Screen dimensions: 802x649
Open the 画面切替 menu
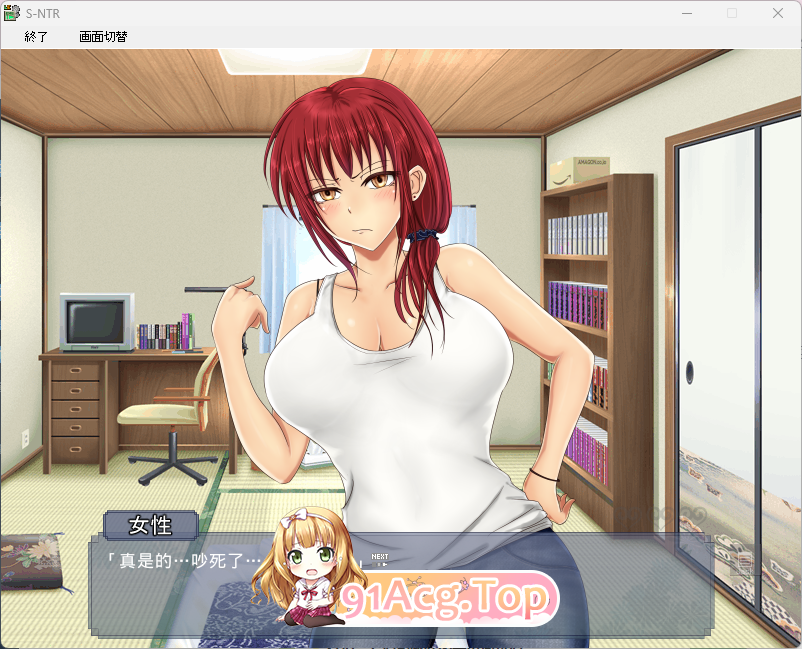103,37
